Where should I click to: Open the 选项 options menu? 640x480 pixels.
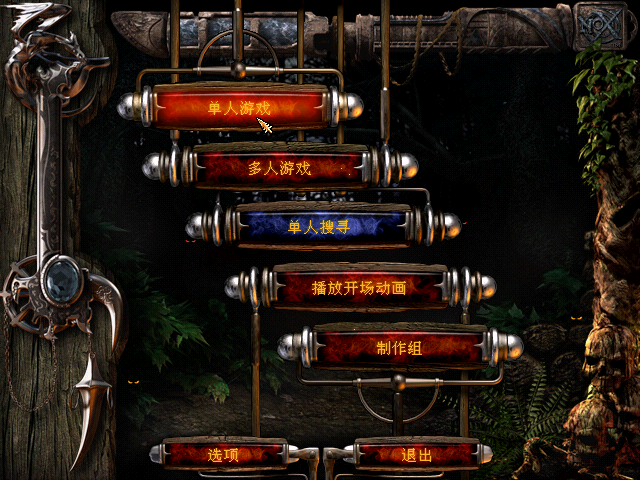(224, 455)
